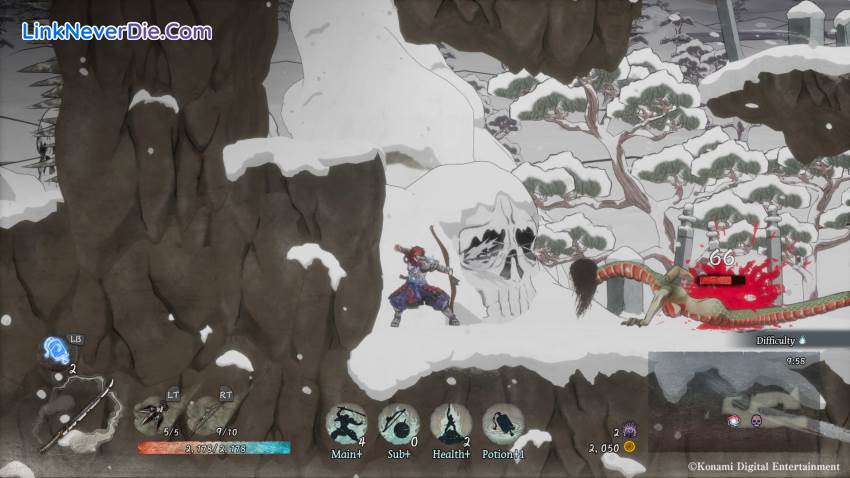The image size is (850, 478).
Task: Activate the bow sub-weapon slot
Action: coord(208,410)
